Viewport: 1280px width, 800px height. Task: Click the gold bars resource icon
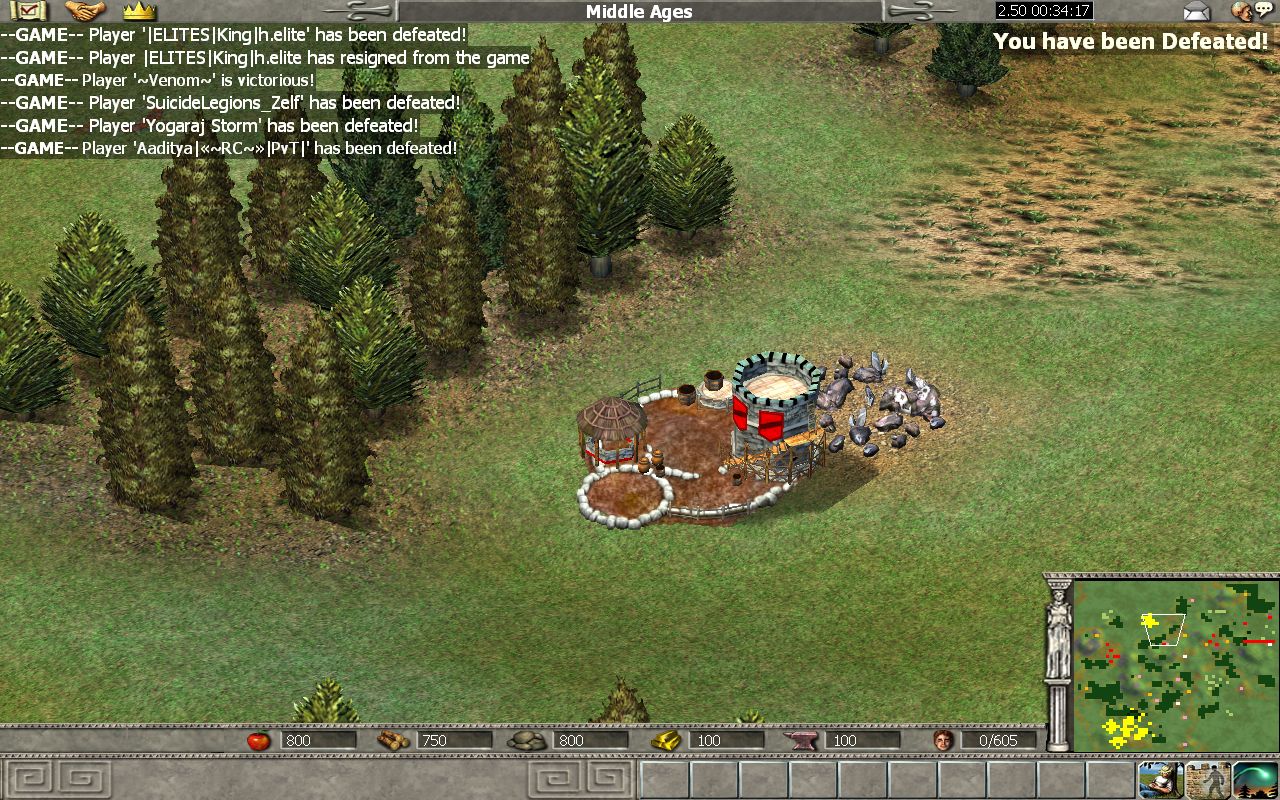pyautogui.click(x=664, y=741)
